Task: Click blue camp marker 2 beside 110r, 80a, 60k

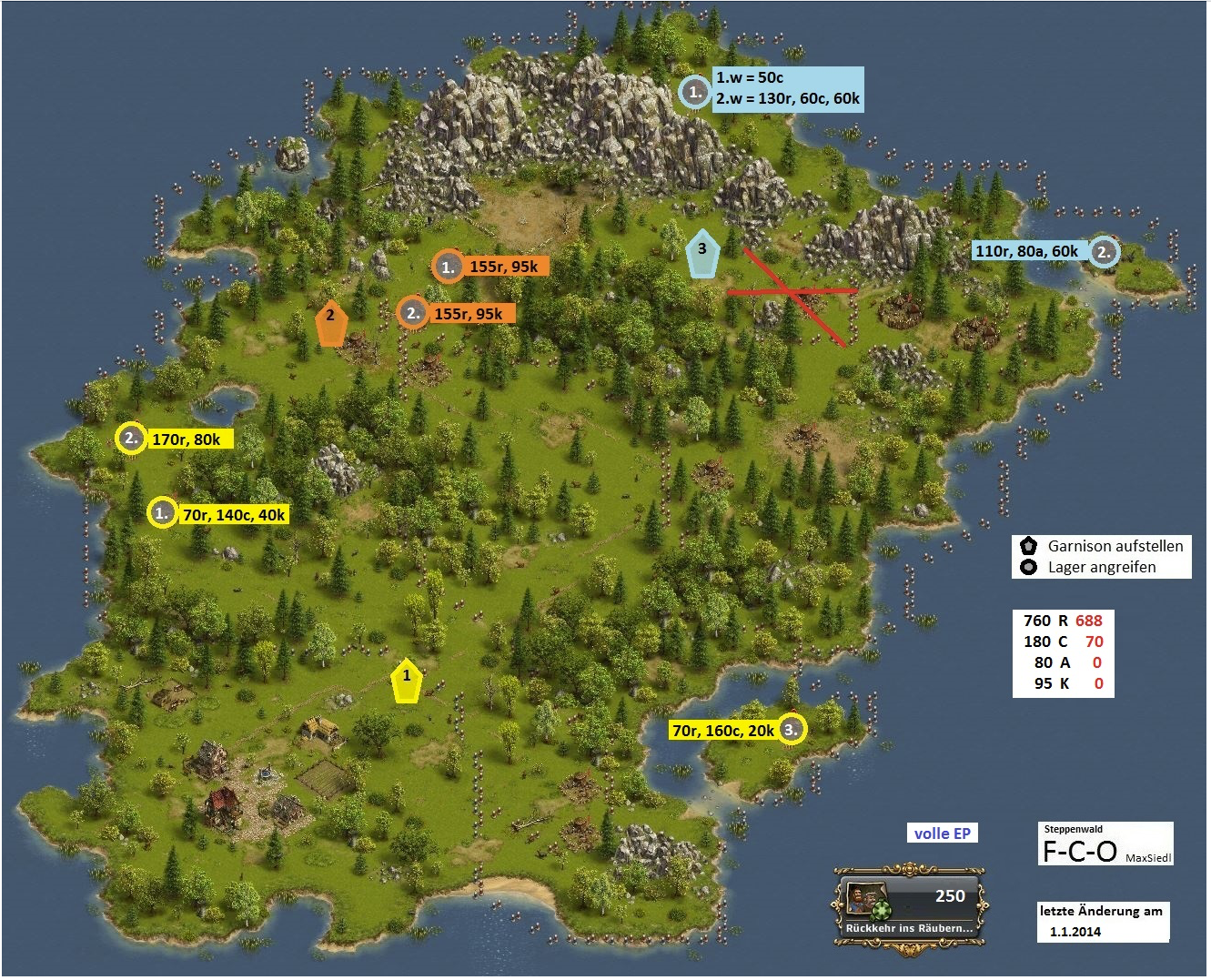Action: tap(1104, 252)
